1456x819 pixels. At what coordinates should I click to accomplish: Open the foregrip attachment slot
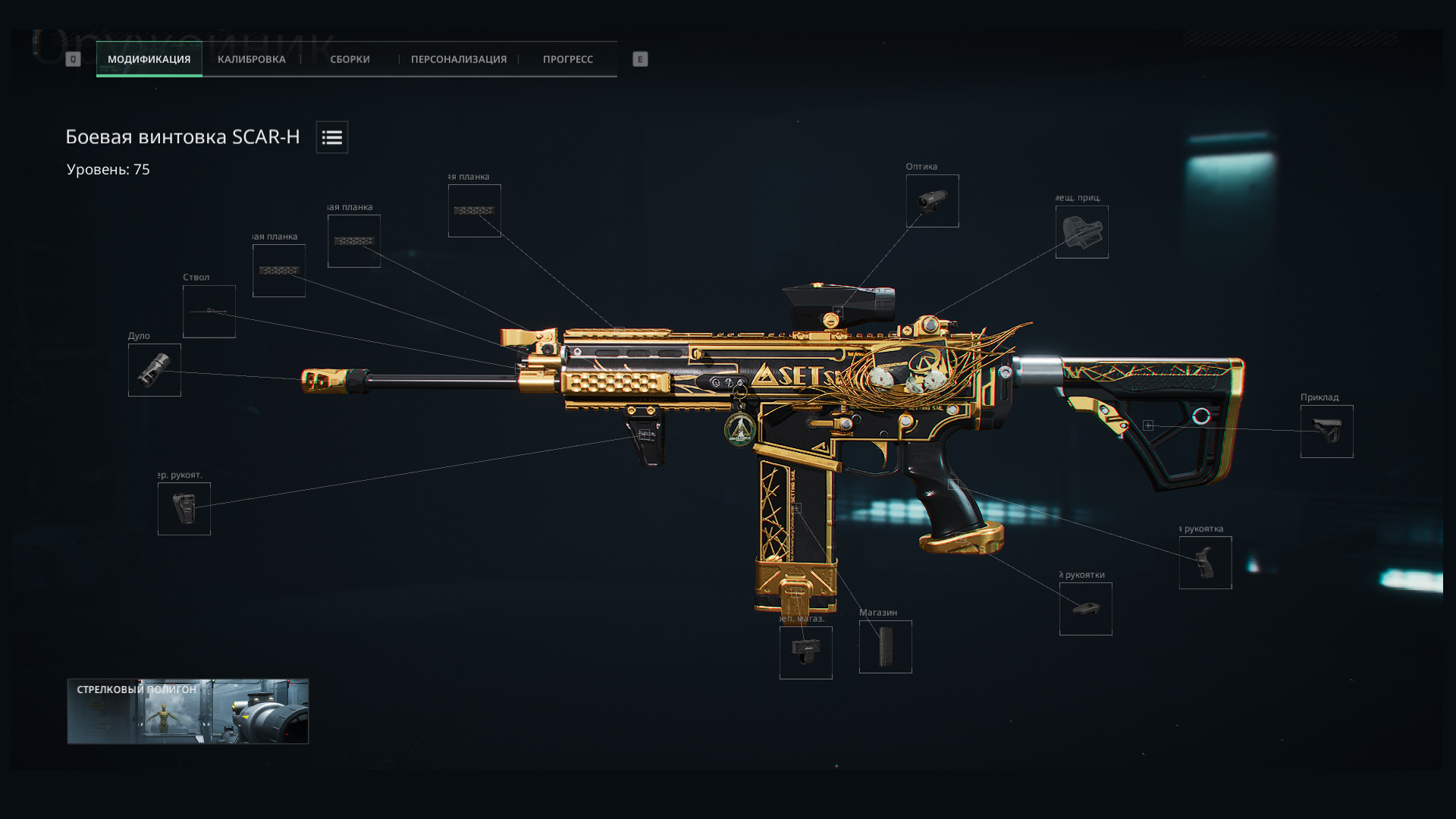click(x=184, y=509)
